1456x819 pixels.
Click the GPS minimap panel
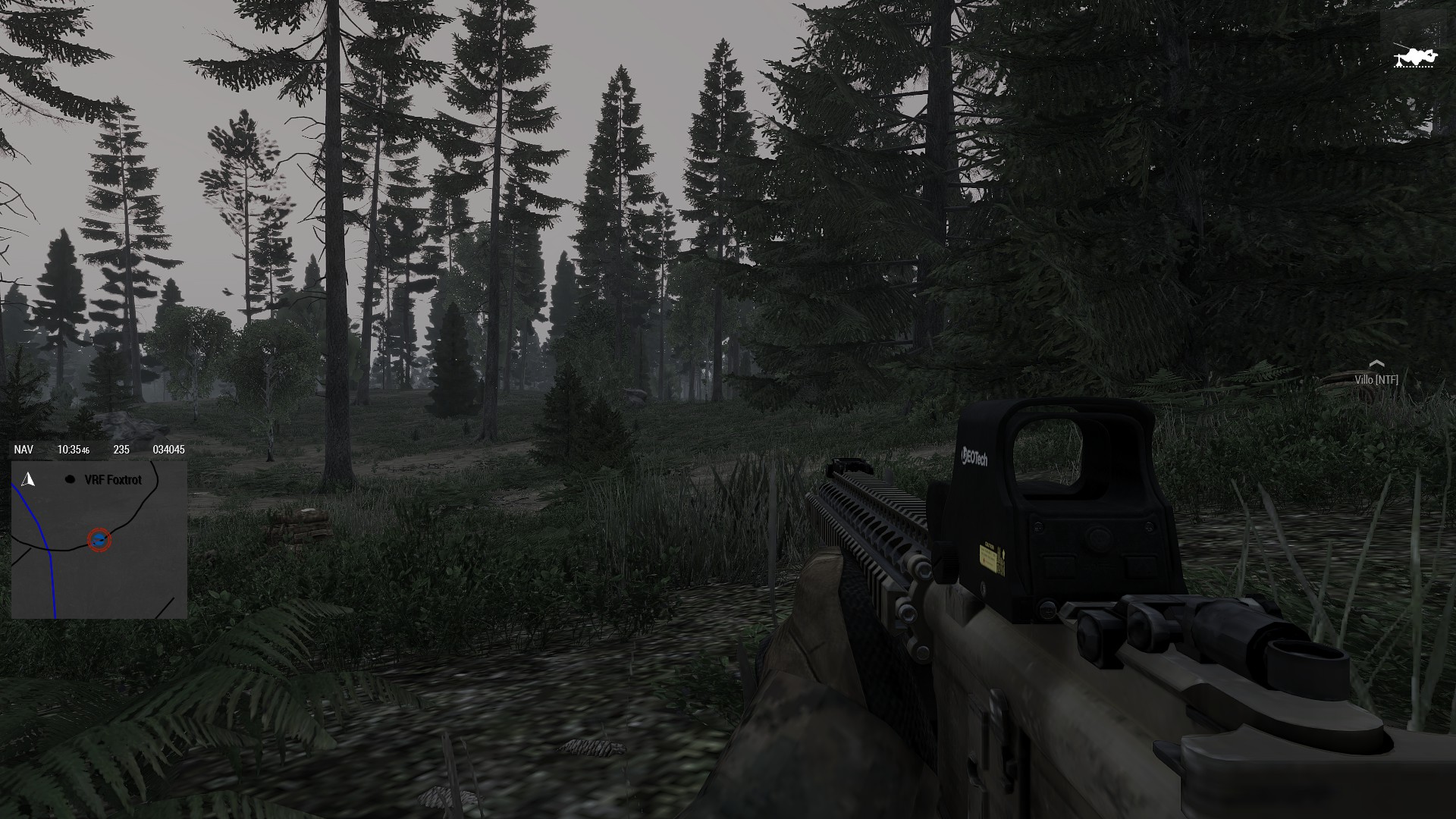point(99,540)
